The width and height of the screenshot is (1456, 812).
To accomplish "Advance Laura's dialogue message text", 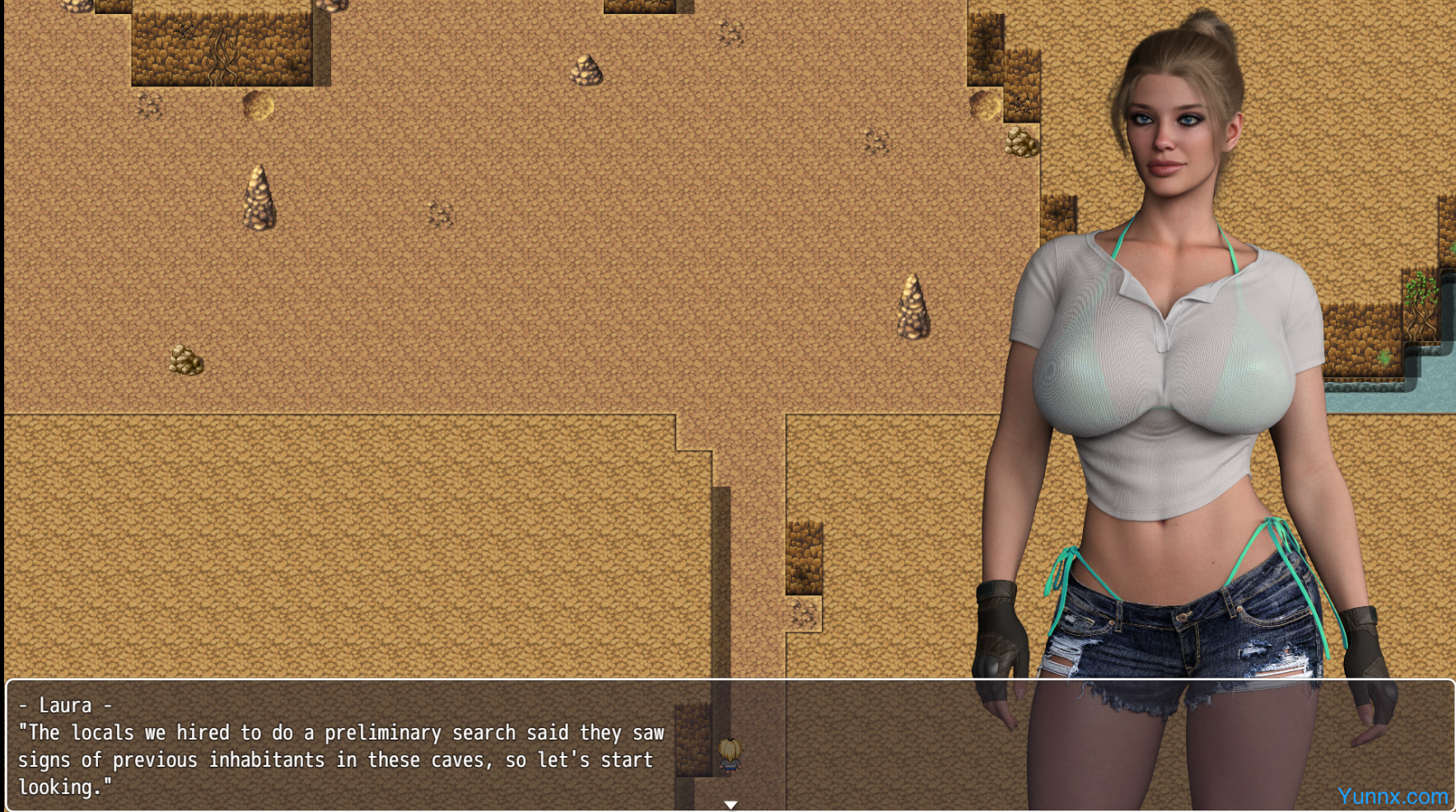I will (x=341, y=759).
